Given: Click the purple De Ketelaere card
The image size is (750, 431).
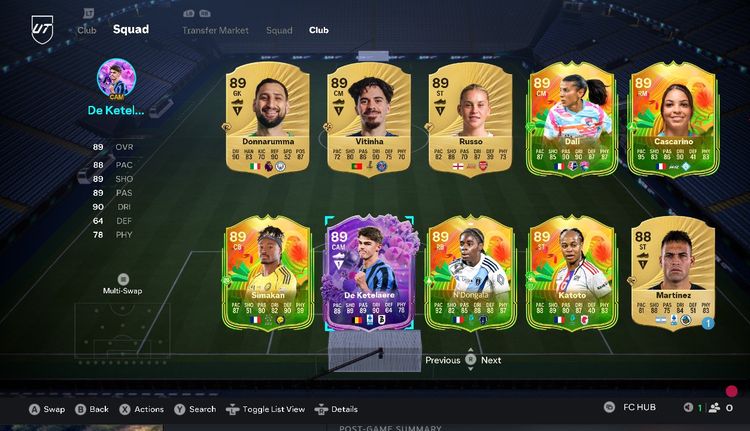Looking at the screenshot, I should [x=365, y=272].
